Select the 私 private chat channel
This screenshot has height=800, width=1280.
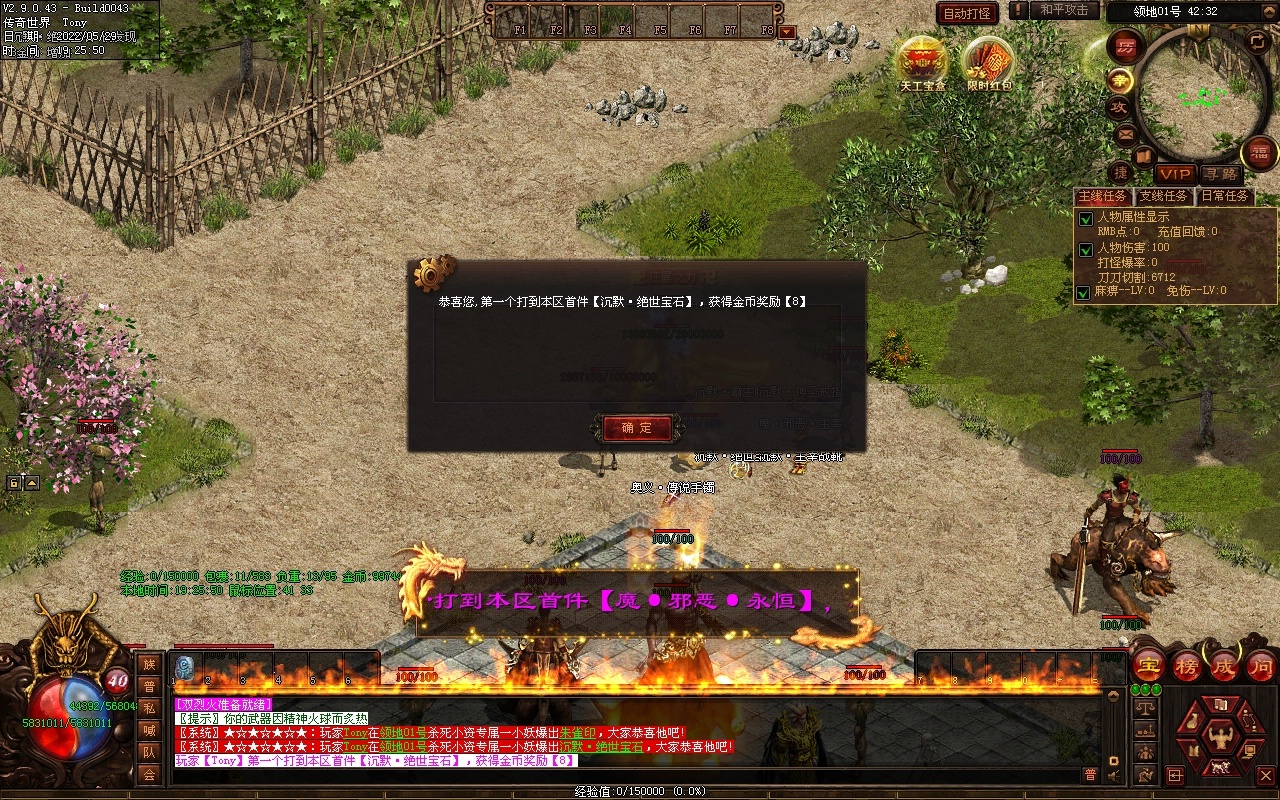tap(149, 708)
